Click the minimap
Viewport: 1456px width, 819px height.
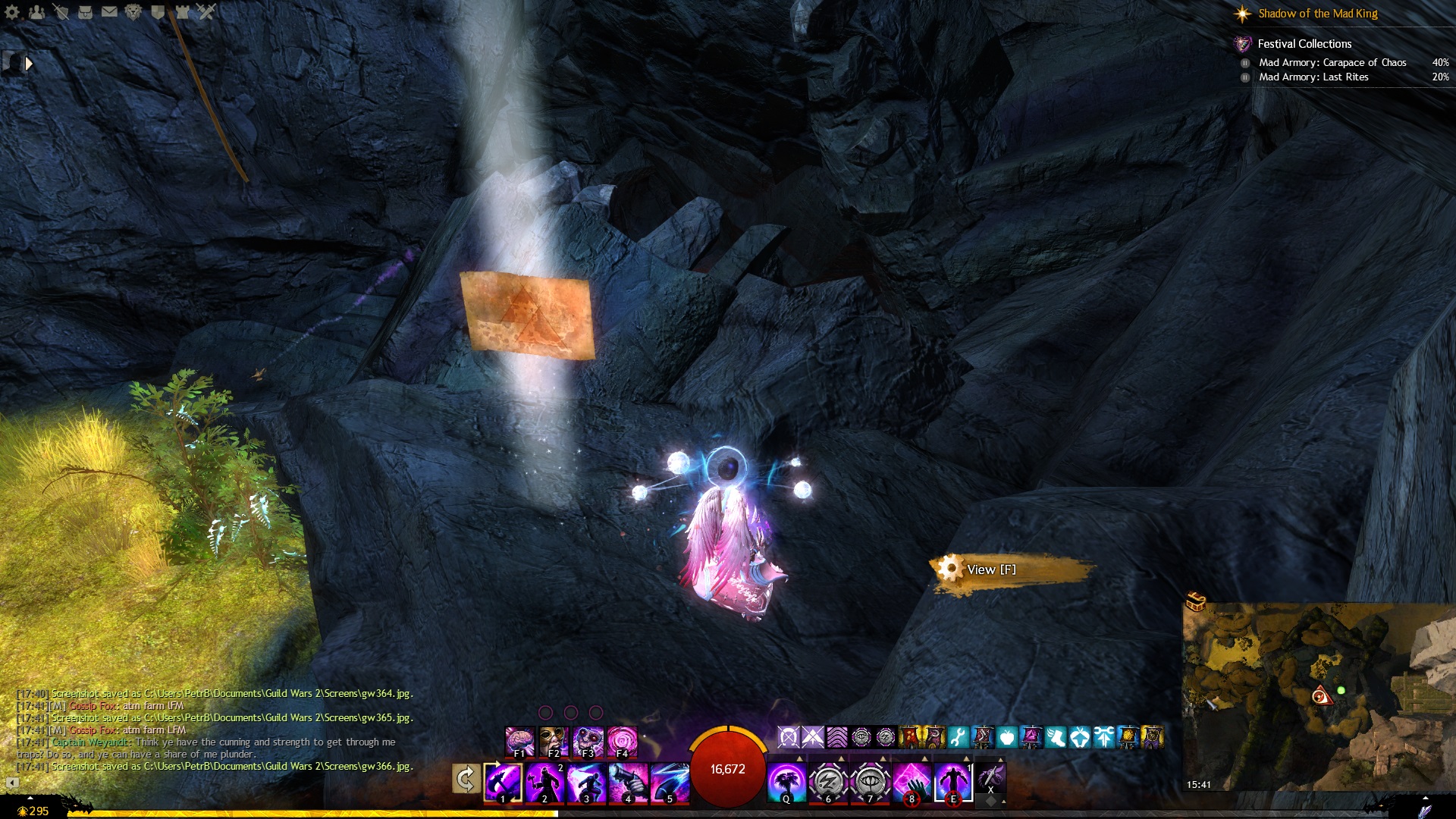(1319, 698)
